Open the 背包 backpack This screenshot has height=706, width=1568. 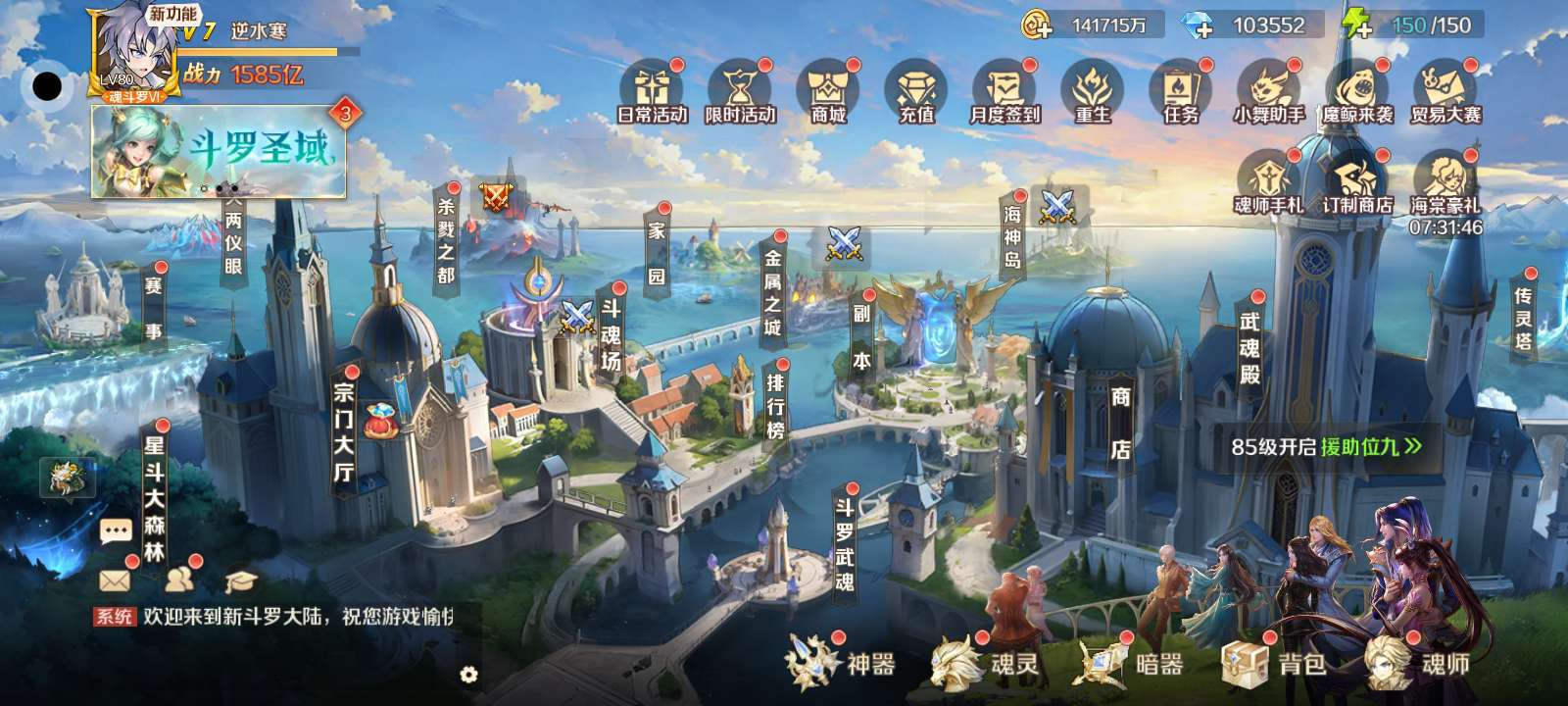click(x=1274, y=664)
